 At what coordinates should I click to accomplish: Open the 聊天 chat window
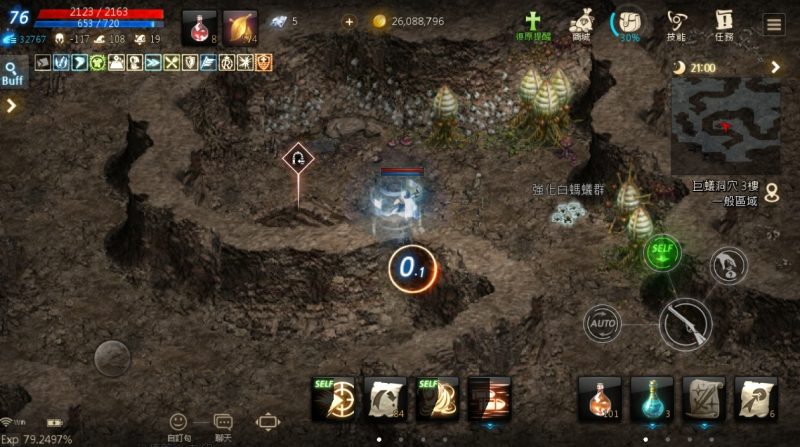(x=223, y=426)
